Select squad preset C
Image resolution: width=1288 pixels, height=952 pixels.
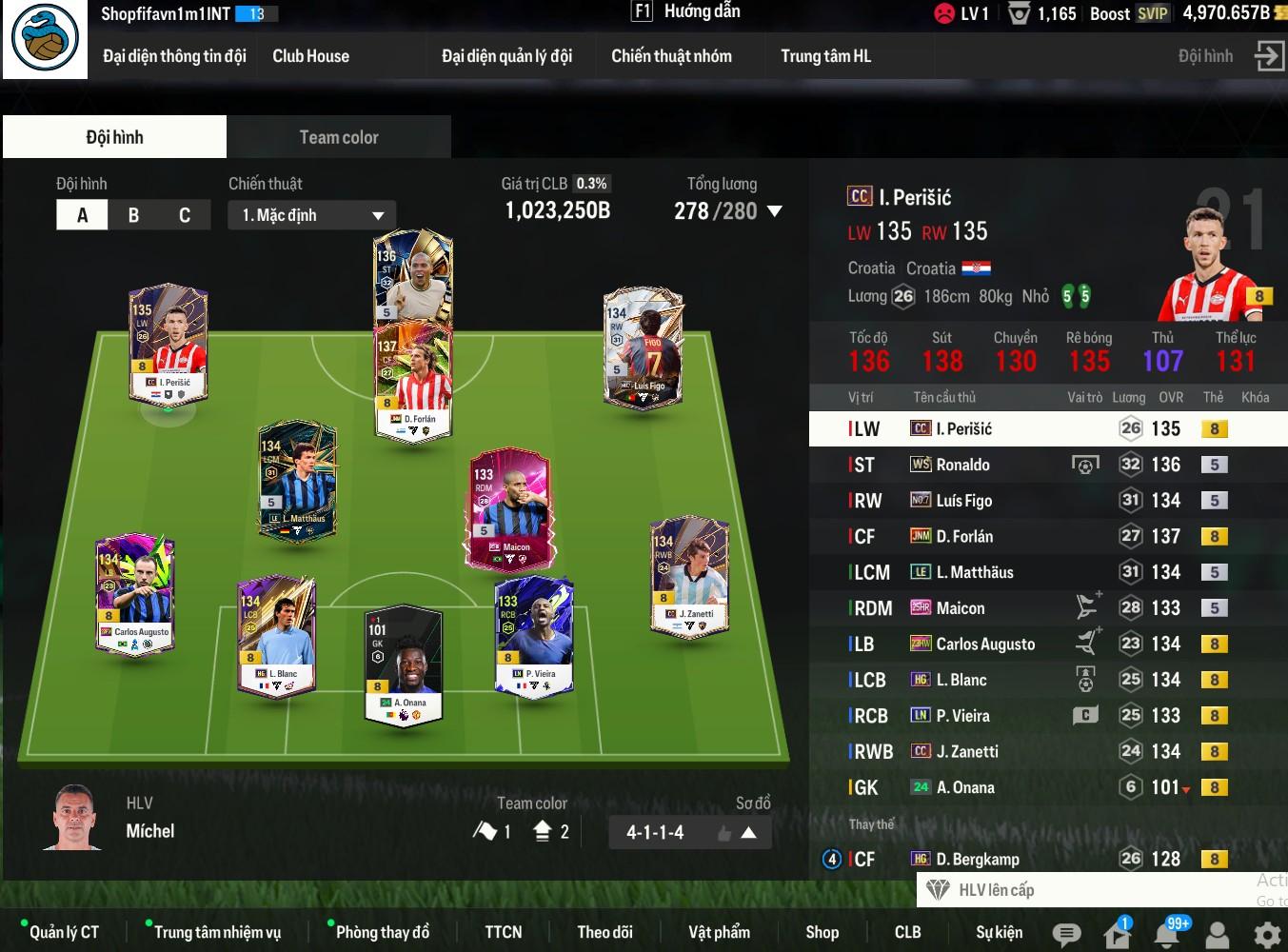pyautogui.click(x=184, y=215)
